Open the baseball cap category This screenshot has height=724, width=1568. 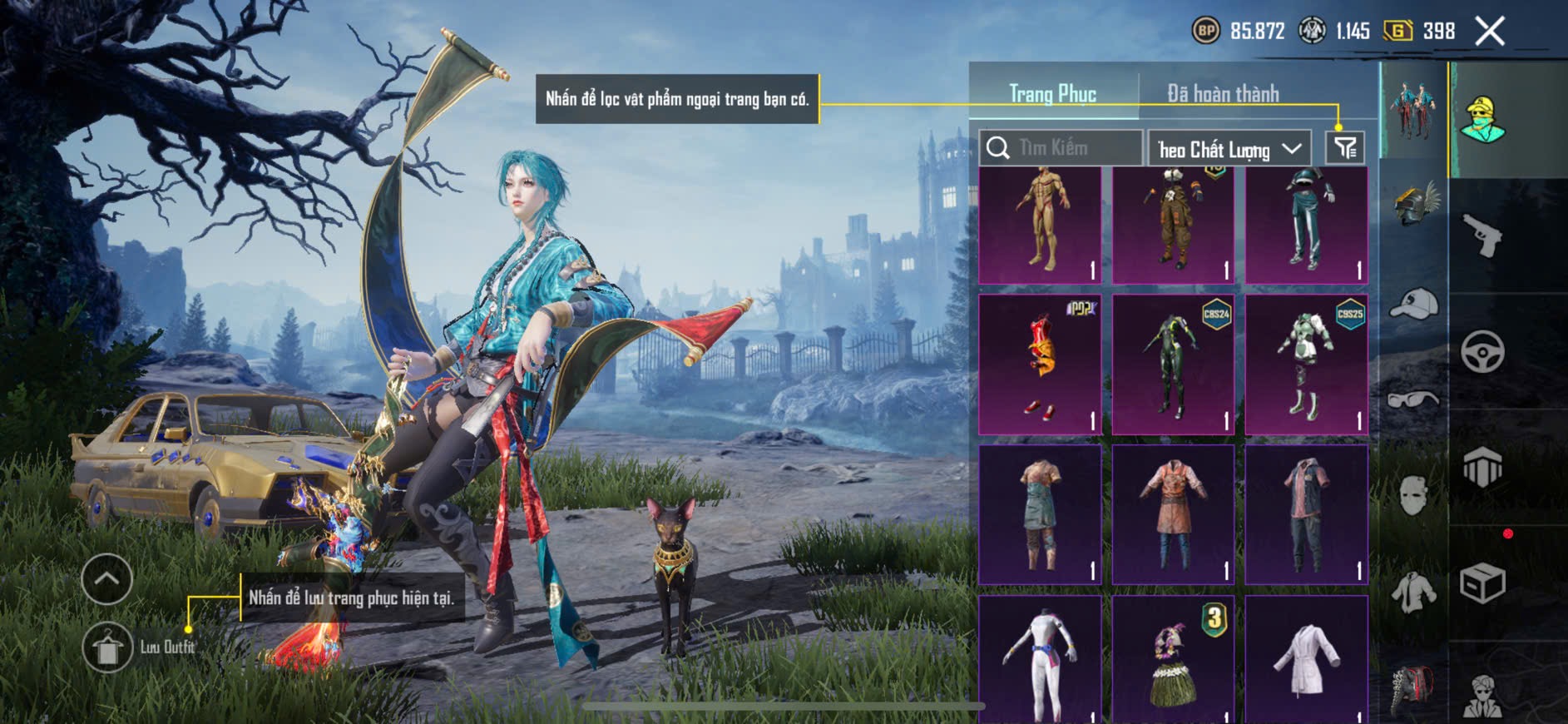pos(1413,304)
